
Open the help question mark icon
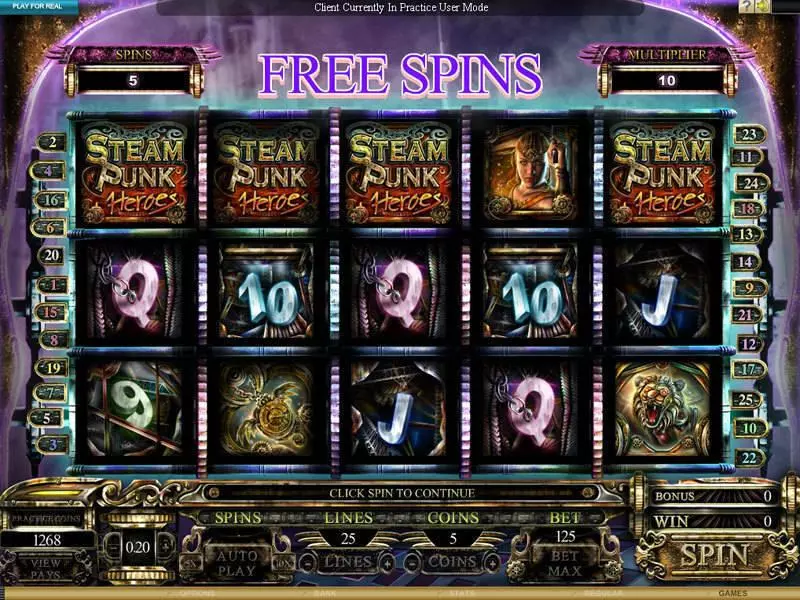(746, 6)
